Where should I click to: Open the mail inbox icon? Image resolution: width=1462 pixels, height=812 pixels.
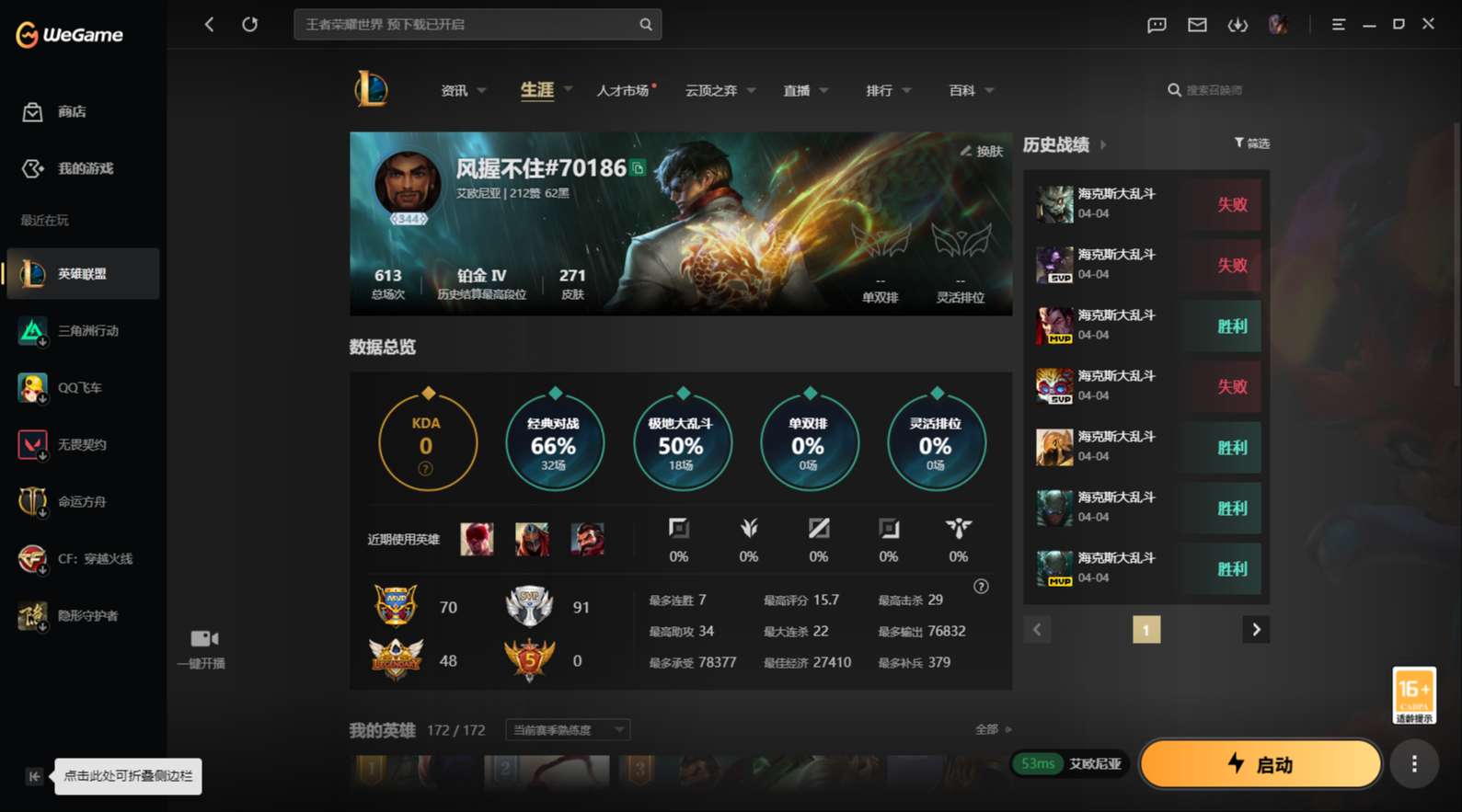click(x=1197, y=25)
